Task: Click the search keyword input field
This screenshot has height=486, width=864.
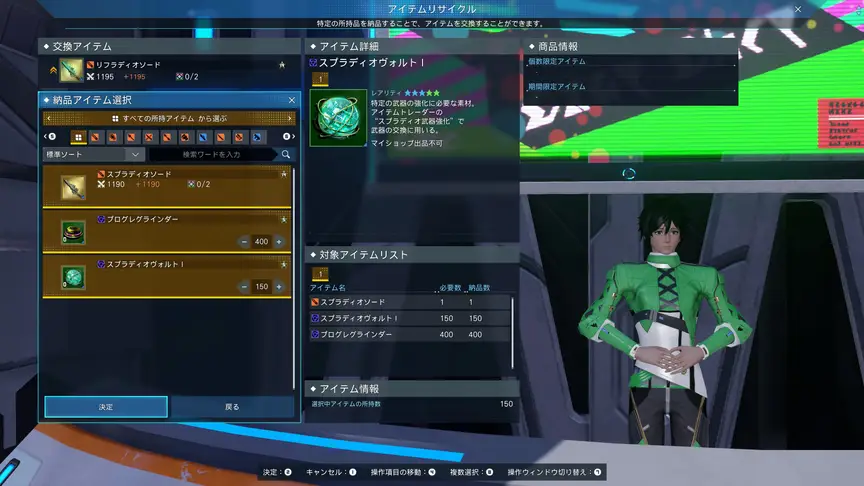Action: 213,155
